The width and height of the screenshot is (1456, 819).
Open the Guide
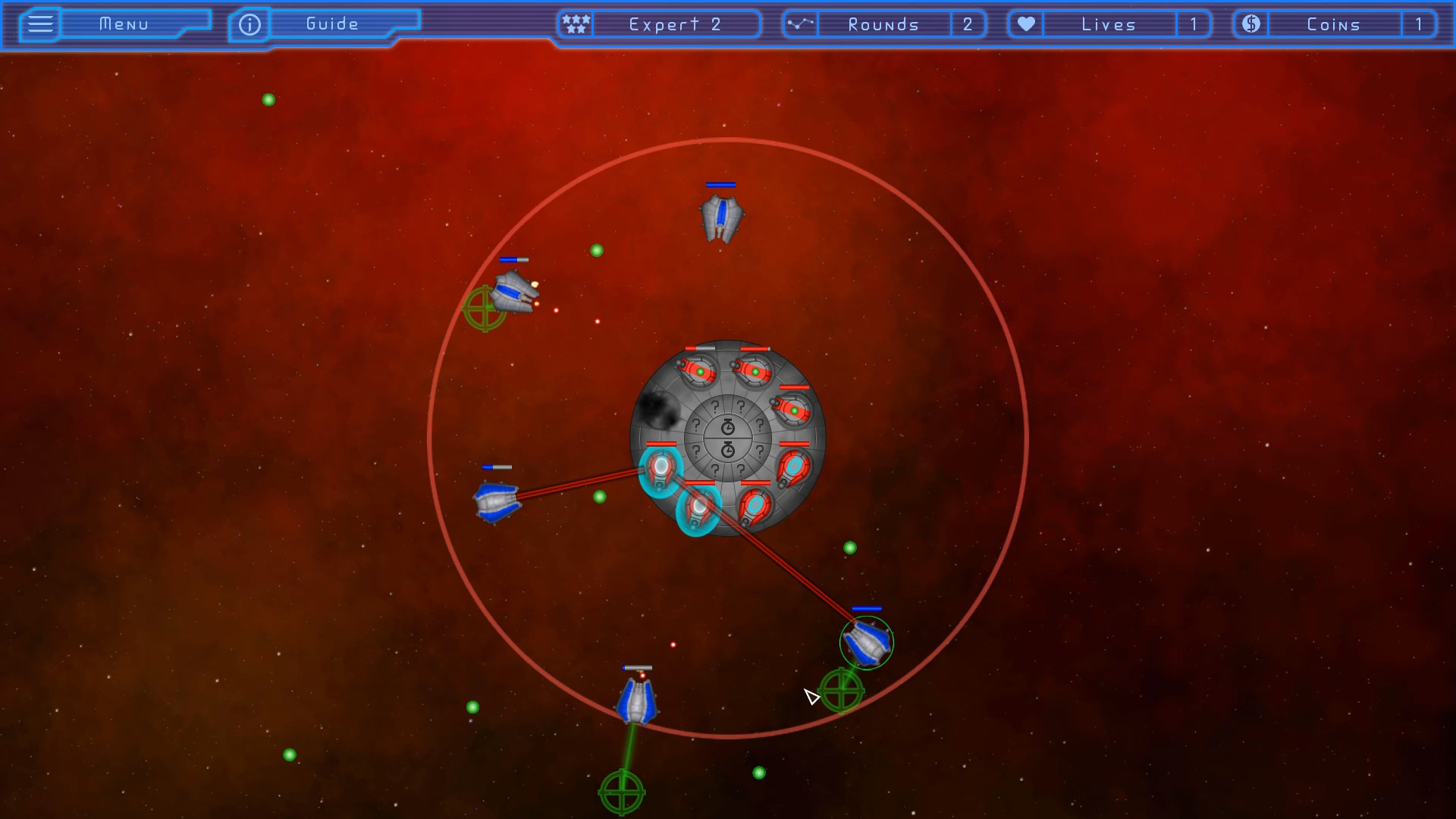click(332, 24)
